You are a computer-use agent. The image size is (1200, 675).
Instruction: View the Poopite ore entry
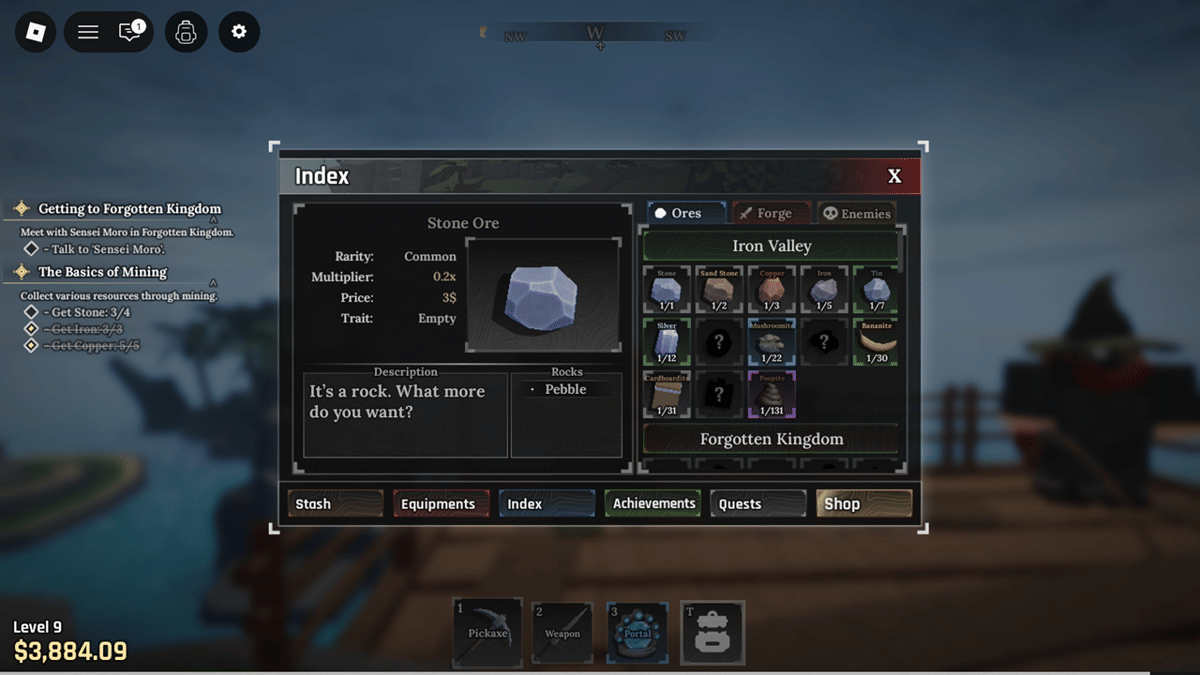coord(771,394)
